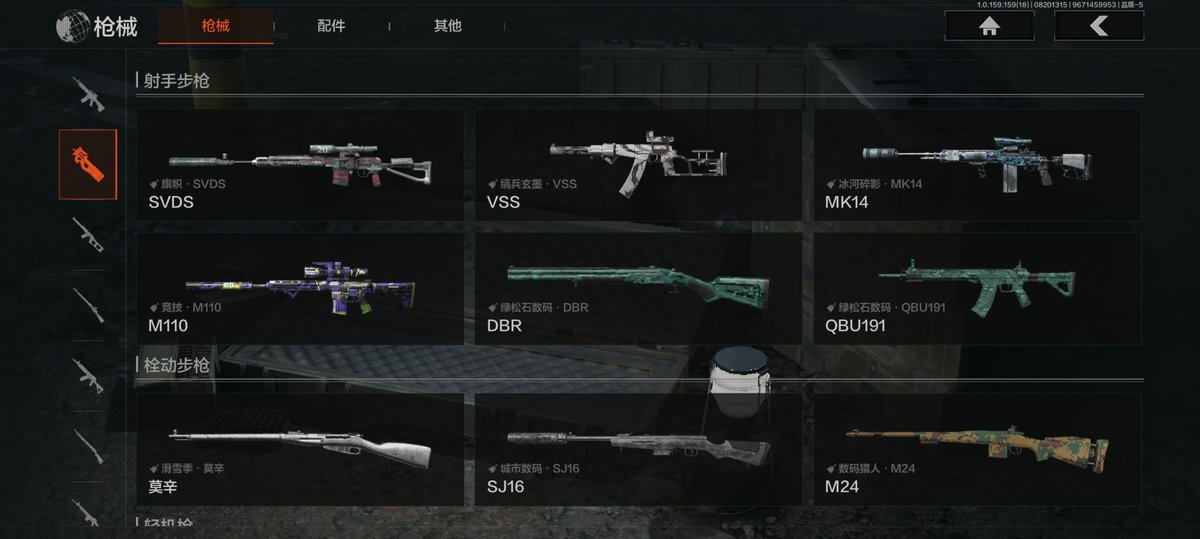Click the back arrow button

pyautogui.click(x=1098, y=26)
